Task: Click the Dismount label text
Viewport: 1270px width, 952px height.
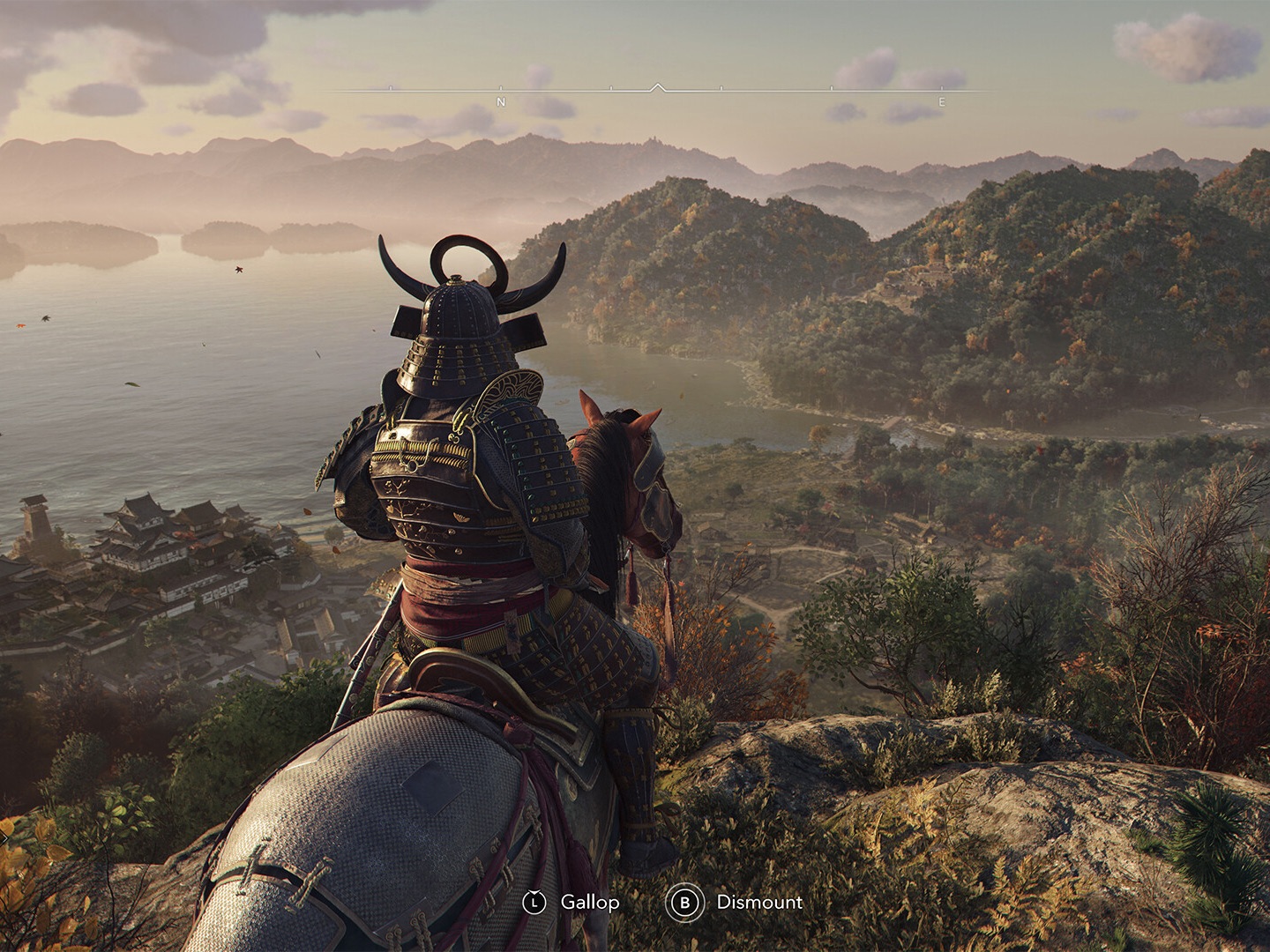Action: (760, 903)
